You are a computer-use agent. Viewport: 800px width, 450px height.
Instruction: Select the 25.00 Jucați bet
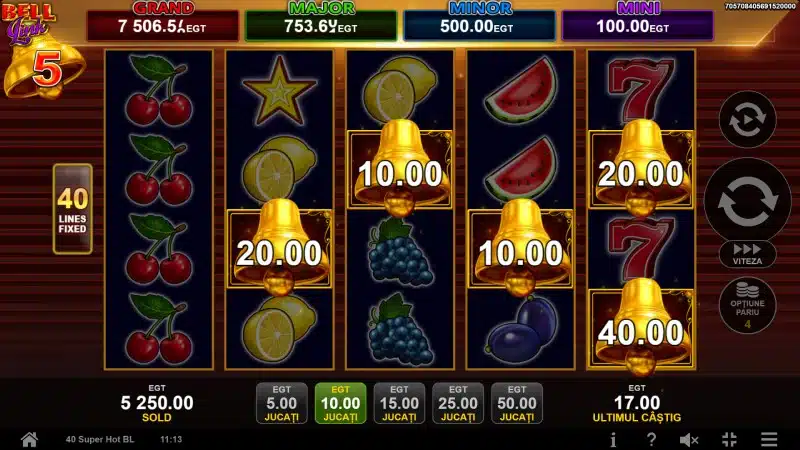(458, 402)
